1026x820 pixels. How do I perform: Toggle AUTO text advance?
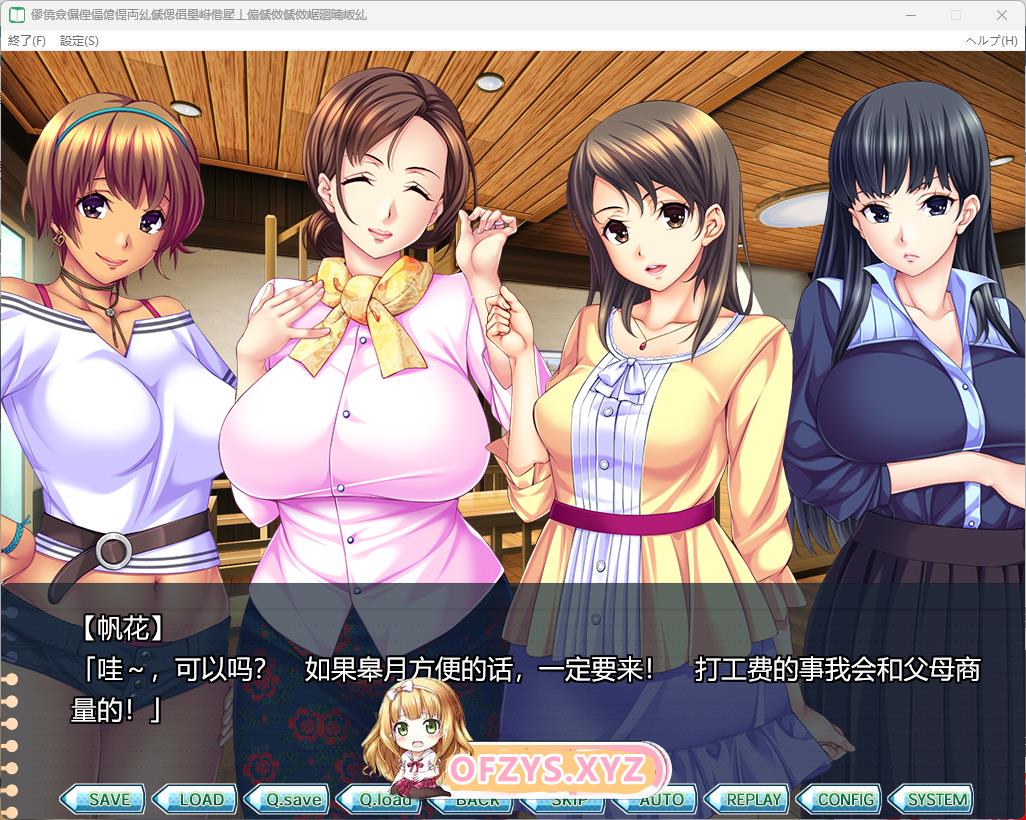click(661, 800)
